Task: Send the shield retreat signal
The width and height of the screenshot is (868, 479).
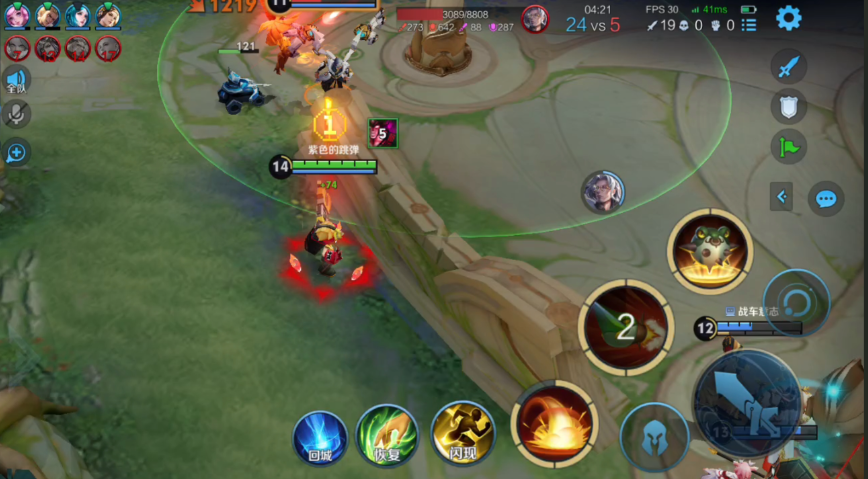Action: [x=789, y=106]
